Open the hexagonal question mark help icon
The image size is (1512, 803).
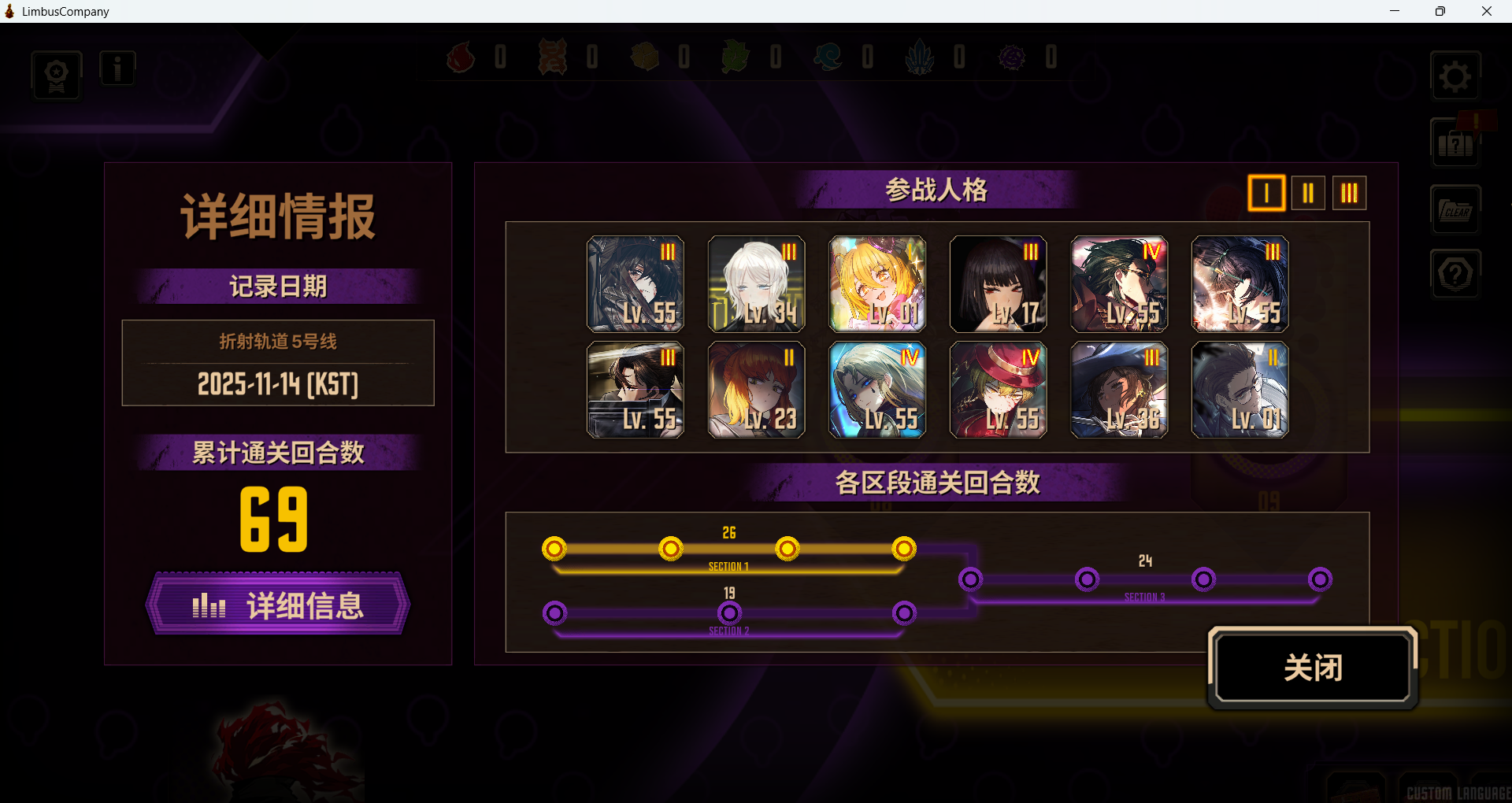[1455, 274]
